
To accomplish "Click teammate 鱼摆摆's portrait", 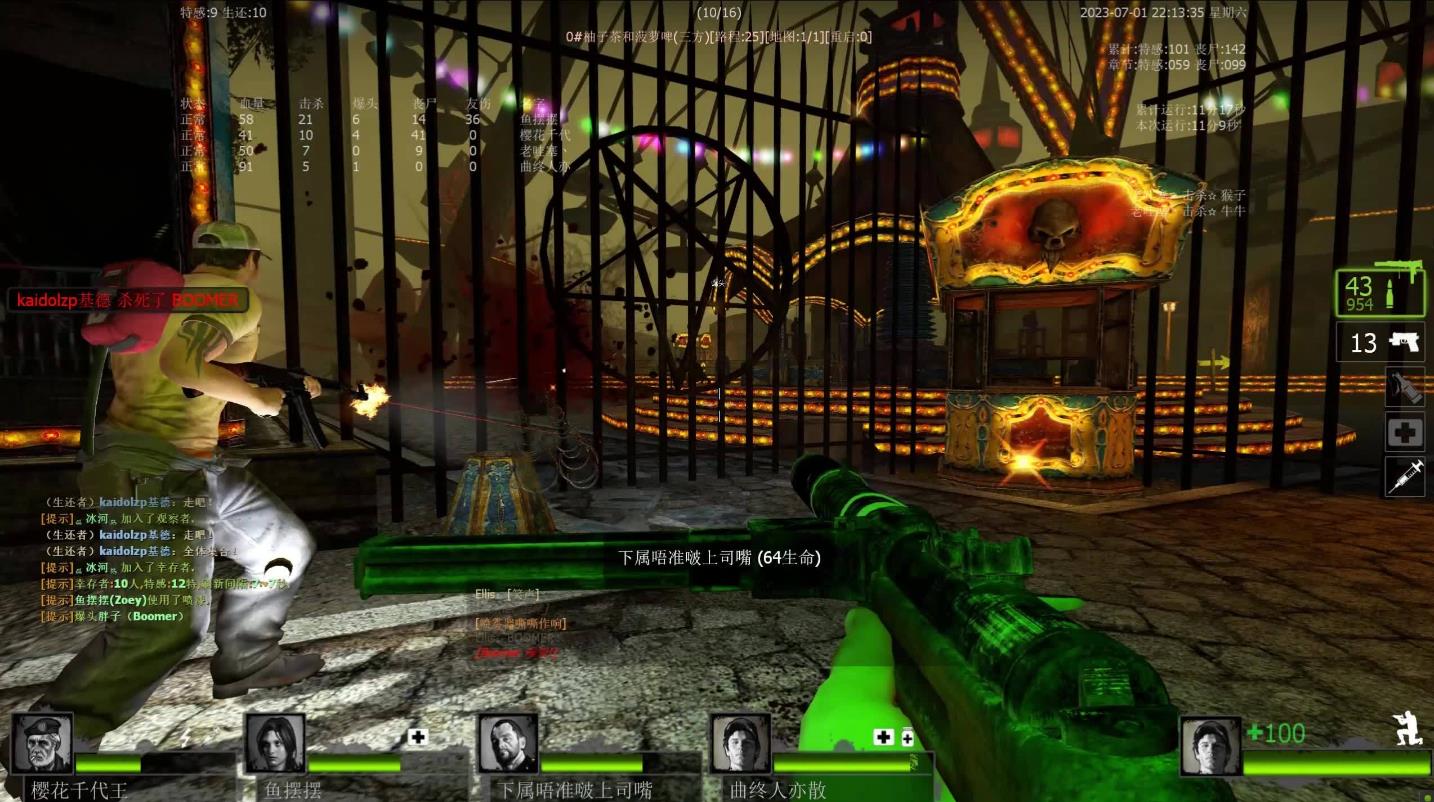I will [x=274, y=743].
